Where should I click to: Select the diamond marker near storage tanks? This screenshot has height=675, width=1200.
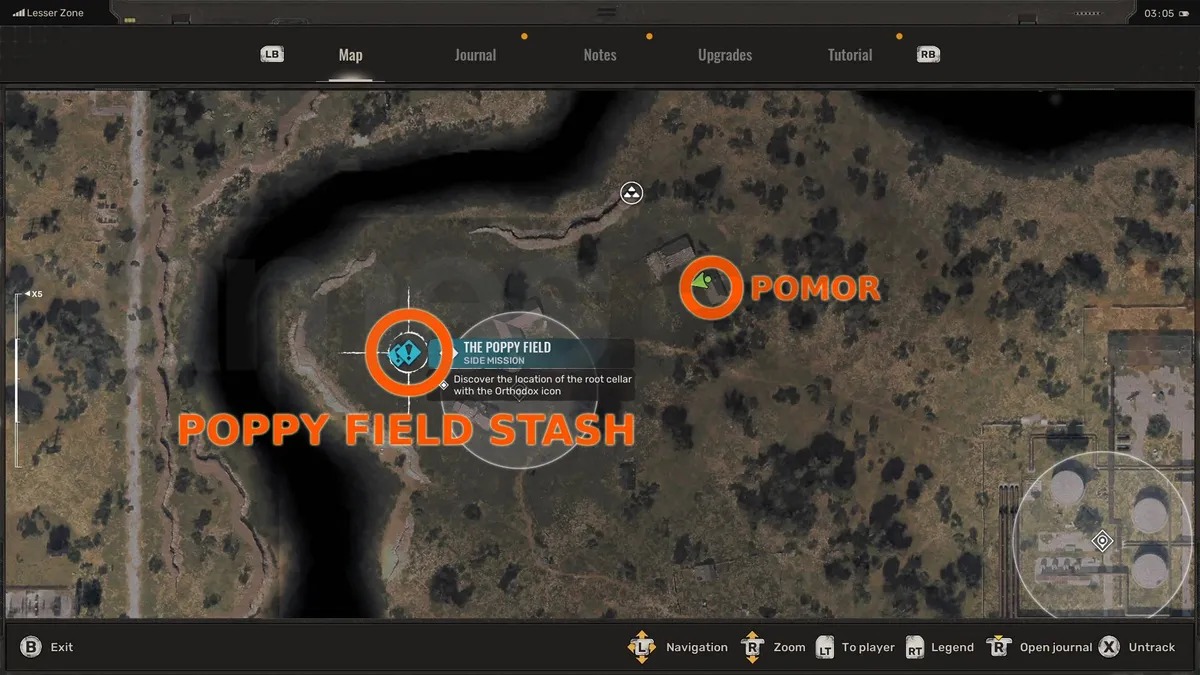tap(1102, 541)
